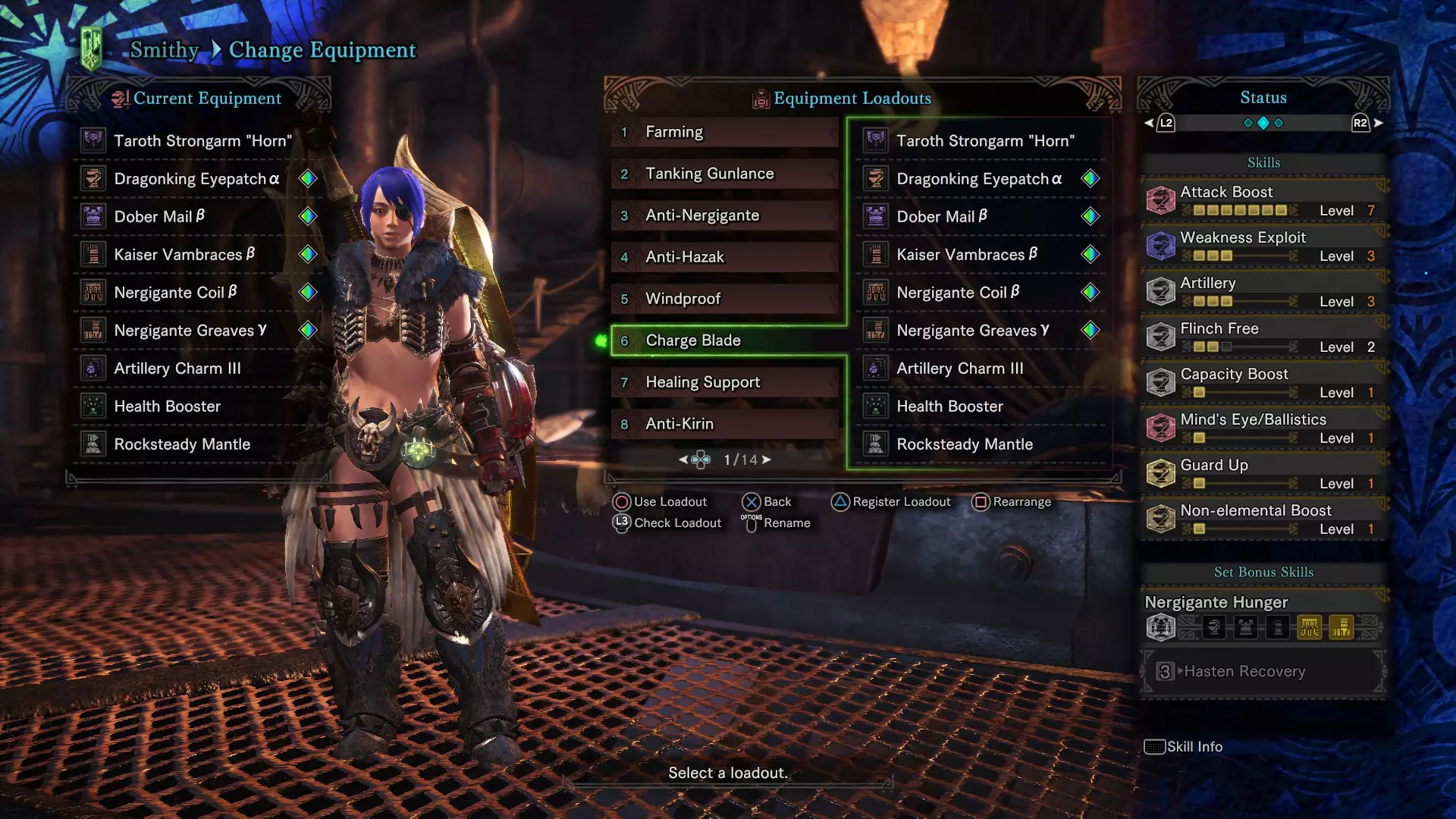This screenshot has width=1456, height=819.
Task: Select Rocksteady Mantle in Current Equipment list
Action: tap(182, 444)
